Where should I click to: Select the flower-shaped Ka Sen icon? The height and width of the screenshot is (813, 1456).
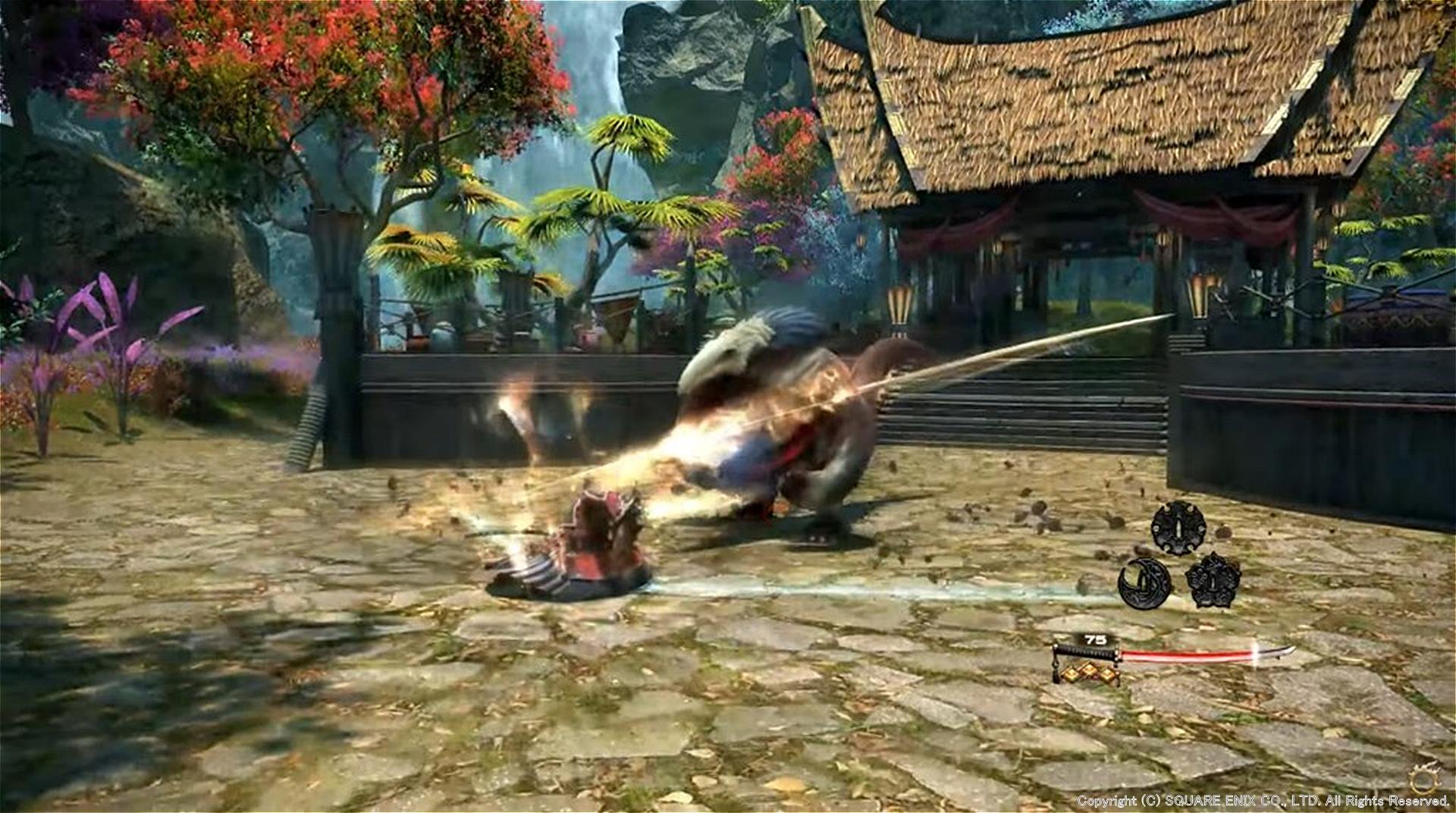1213,580
